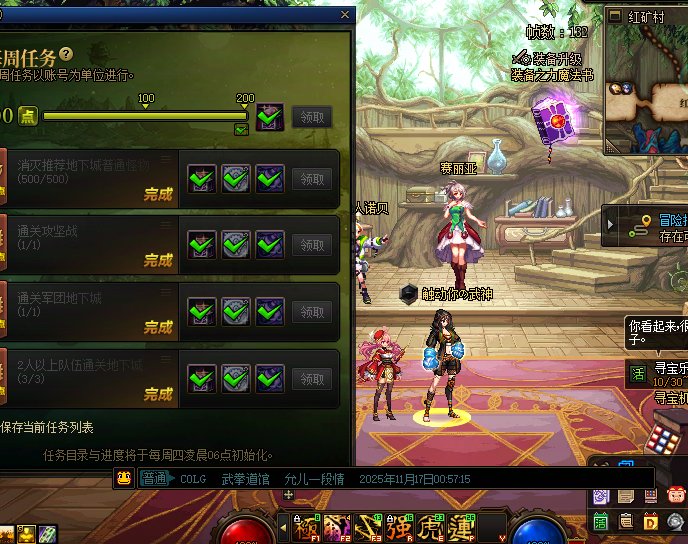
Task: Toggle the minimap window menu button
Action: [x=612, y=17]
